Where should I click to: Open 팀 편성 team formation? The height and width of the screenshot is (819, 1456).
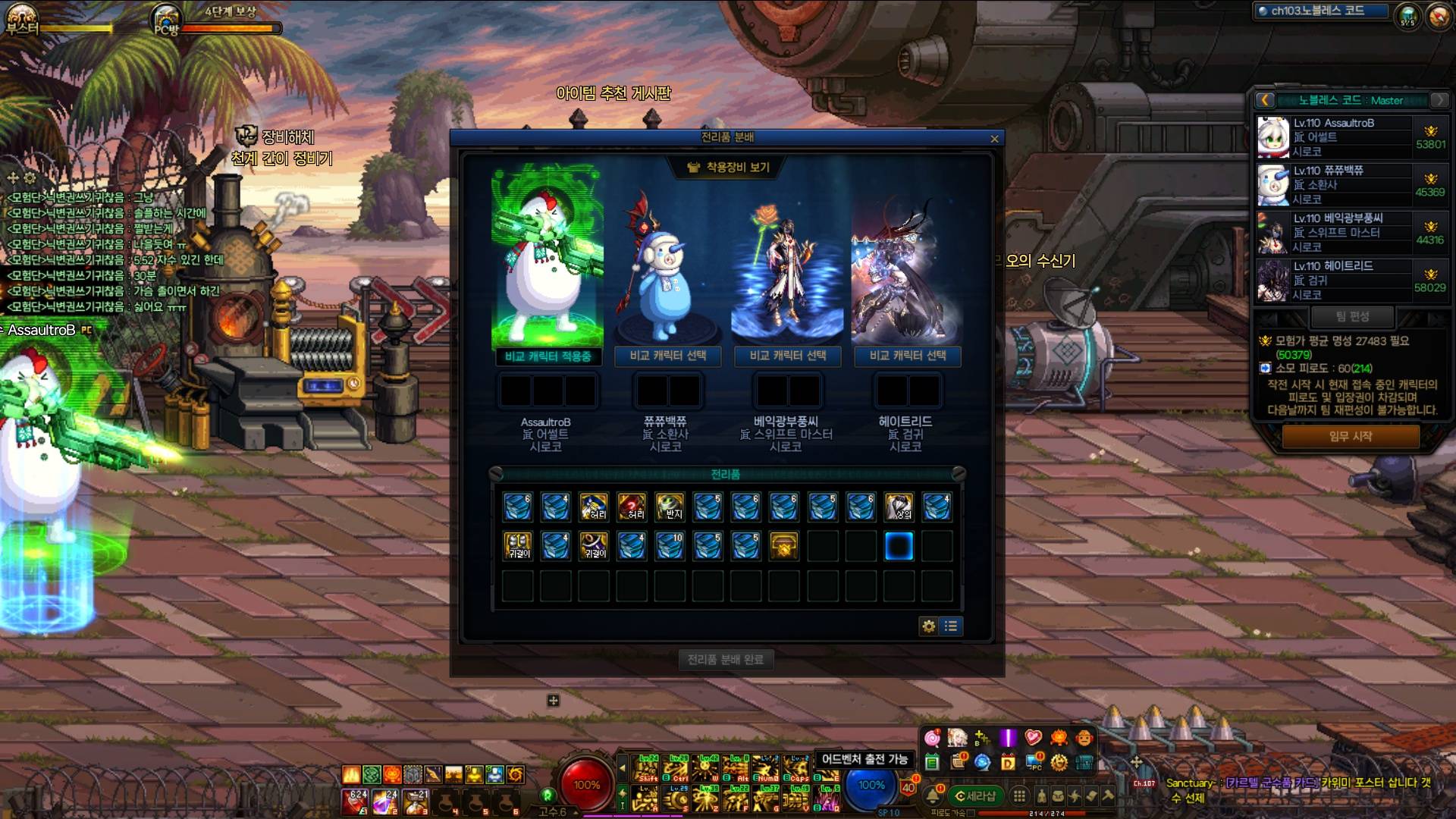pyautogui.click(x=1353, y=316)
